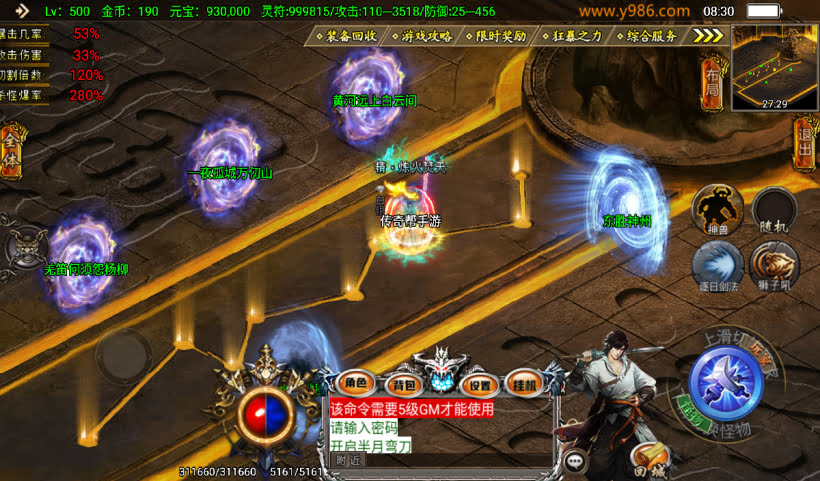The image size is (820, 481).
Task: Open the 设置 settings menu
Action: [x=481, y=384]
